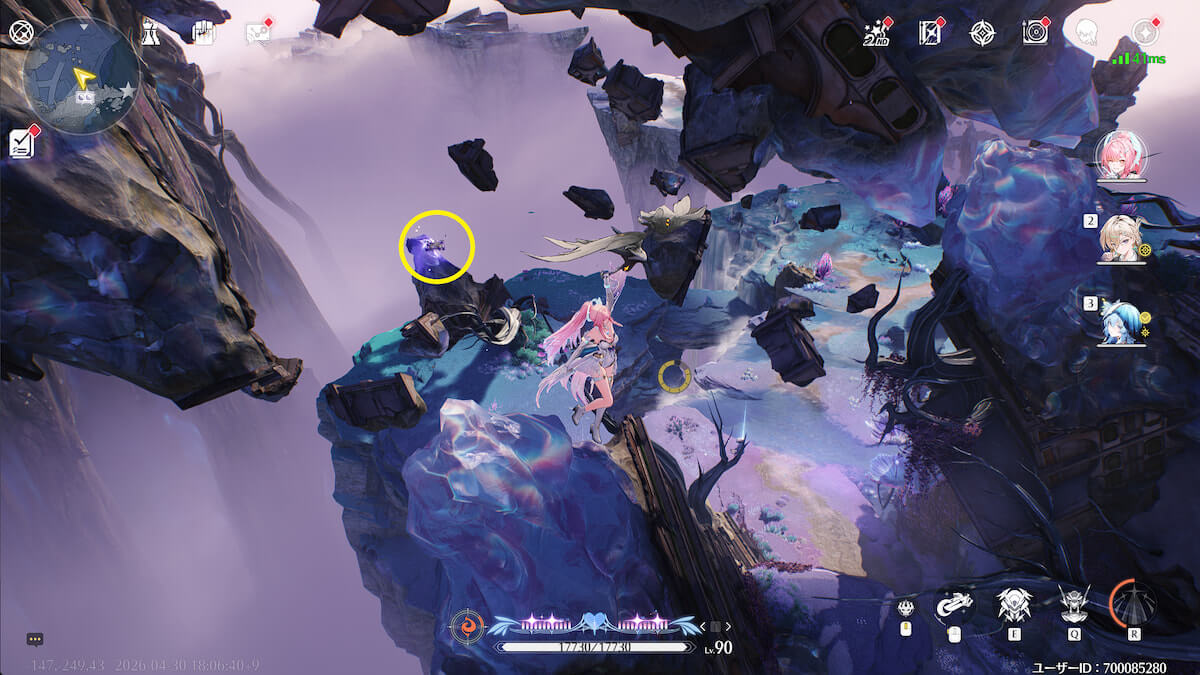Open the chess-piece icon in the top bar

(150, 32)
